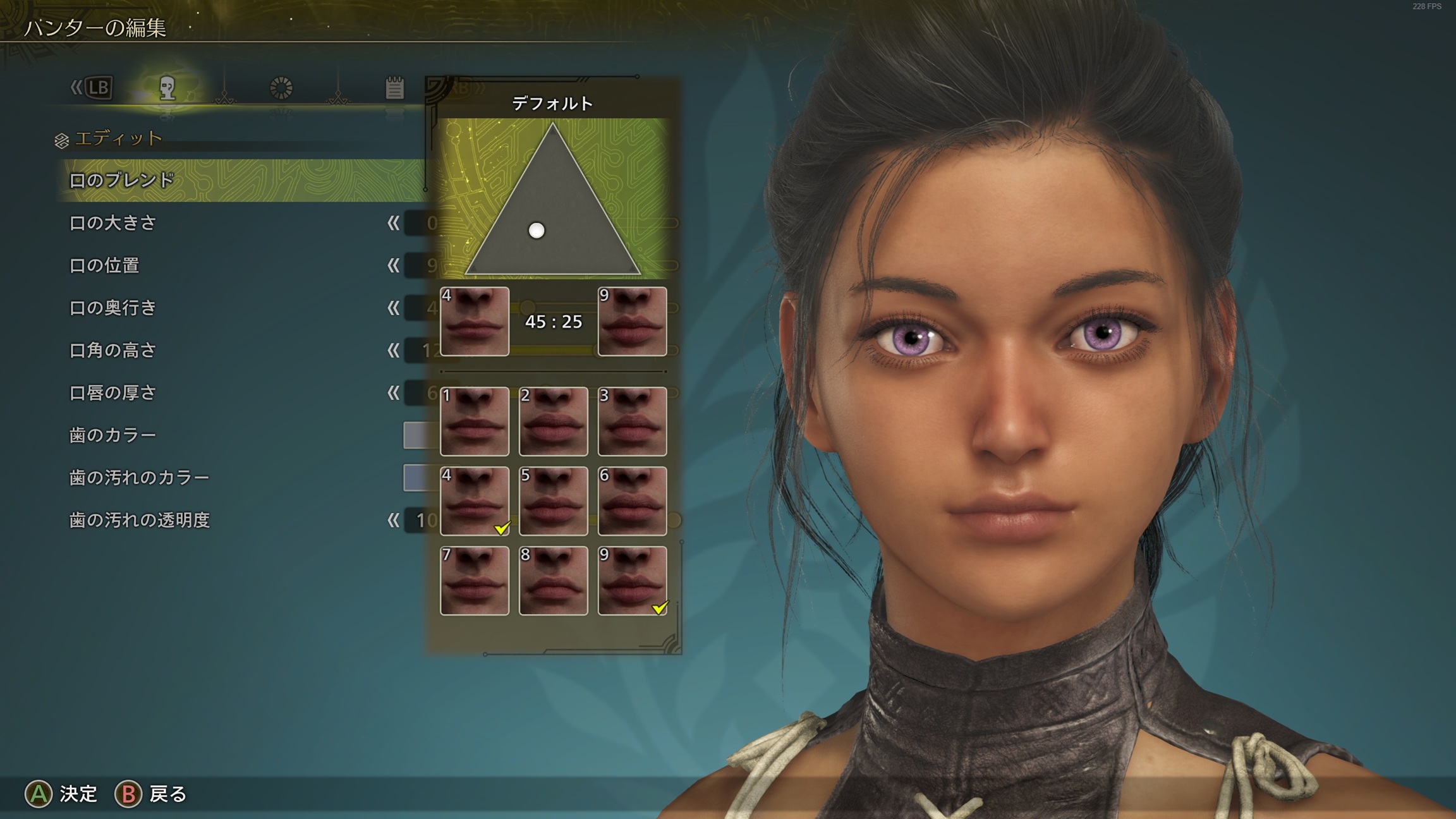Choose 歯の汚れの透明度 setting
This screenshot has width=1456, height=819.
tap(139, 520)
